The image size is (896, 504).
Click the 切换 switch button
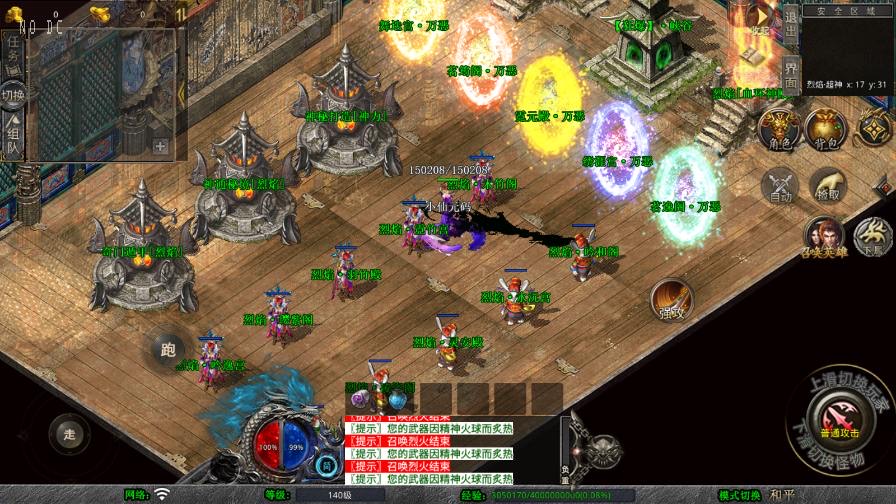coord(14,97)
